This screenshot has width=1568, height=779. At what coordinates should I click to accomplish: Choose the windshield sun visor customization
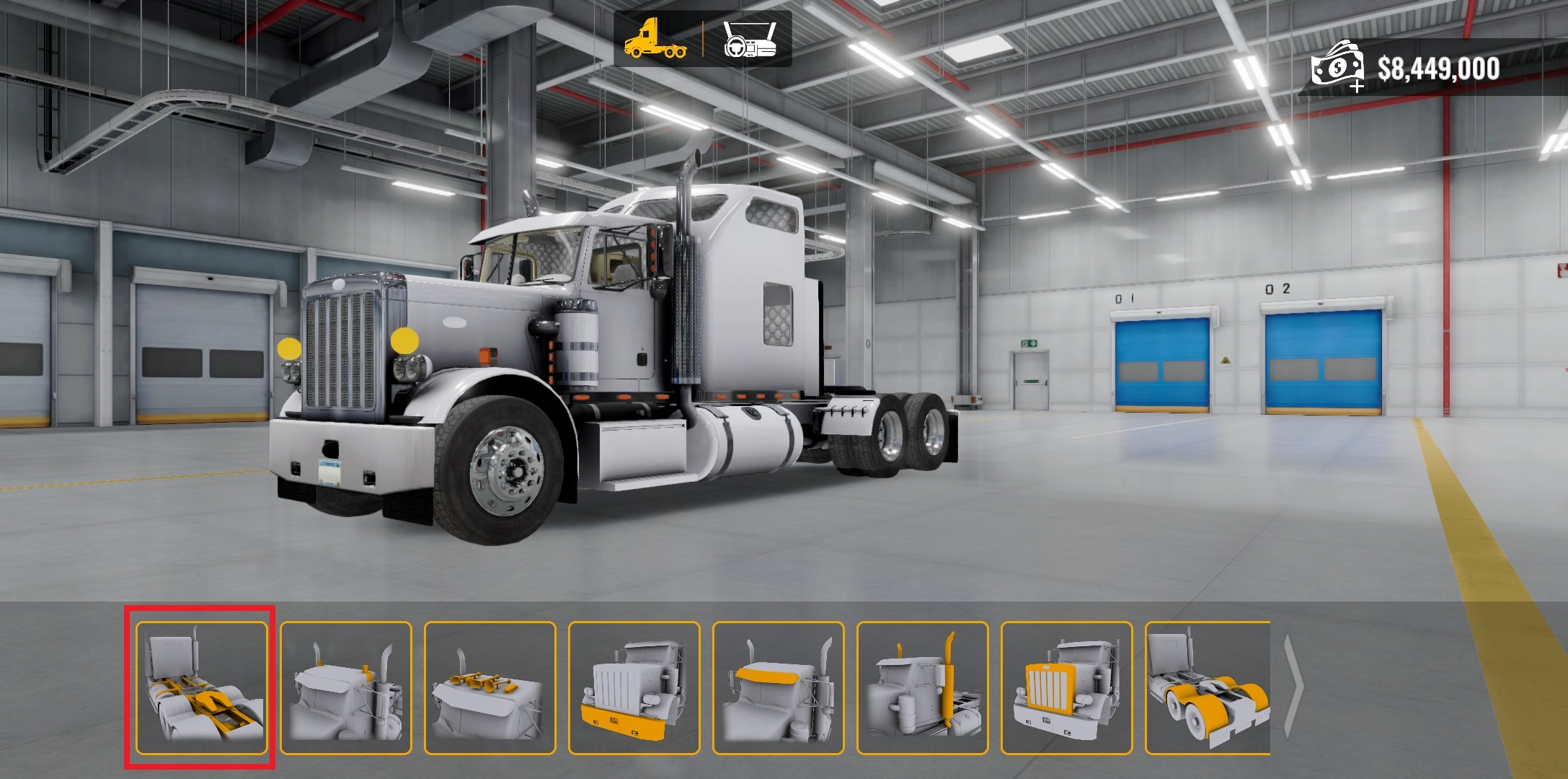(778, 687)
